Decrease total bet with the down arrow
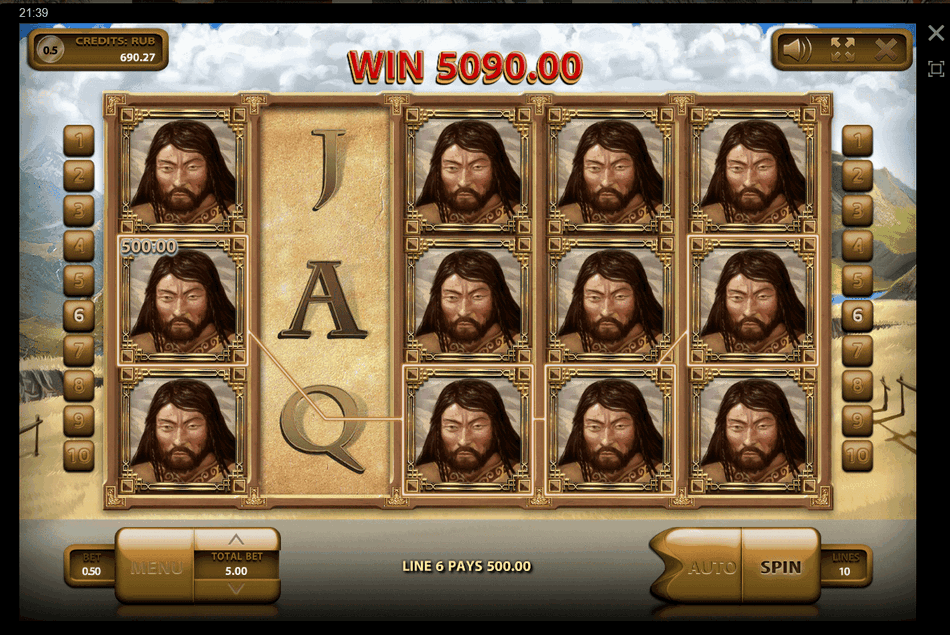Viewport: 950px width, 635px height. point(237,590)
